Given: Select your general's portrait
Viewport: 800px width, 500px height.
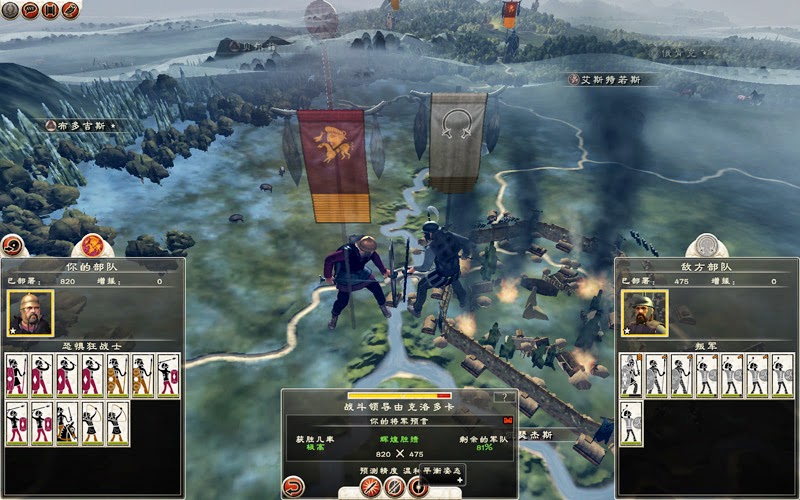Looking at the screenshot, I should tap(30, 313).
